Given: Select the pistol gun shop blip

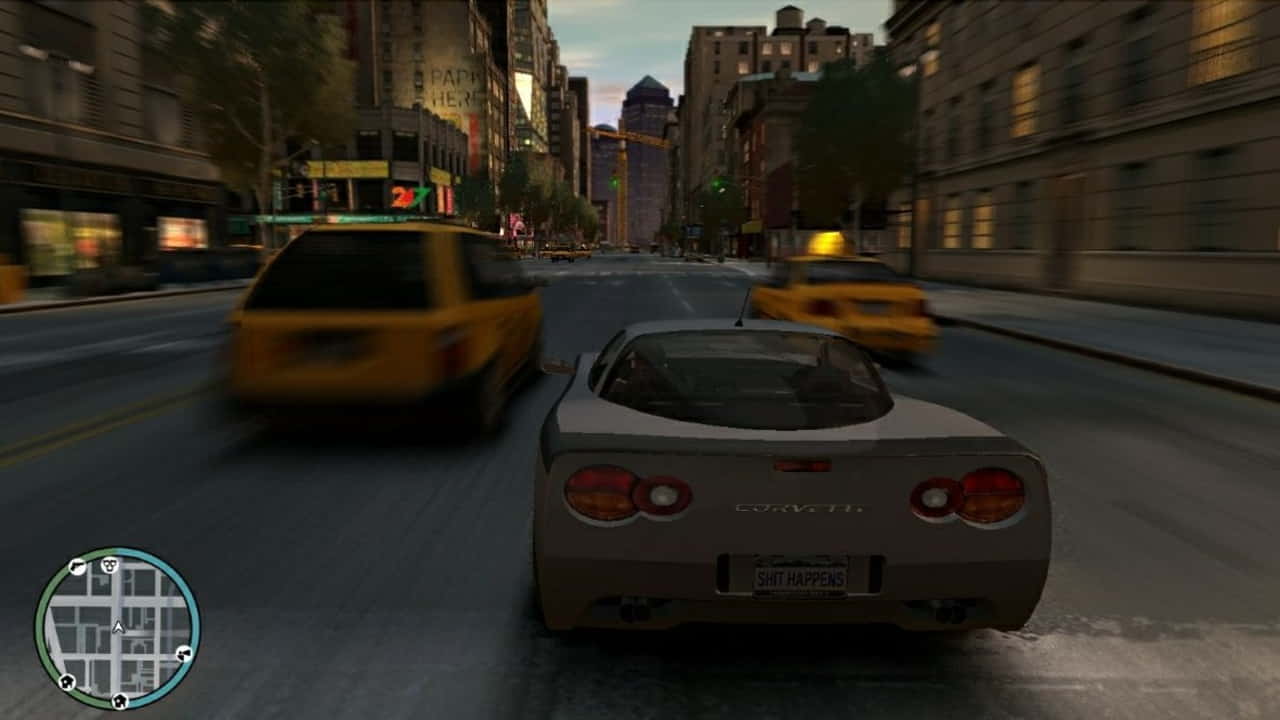Looking at the screenshot, I should click(77, 568).
